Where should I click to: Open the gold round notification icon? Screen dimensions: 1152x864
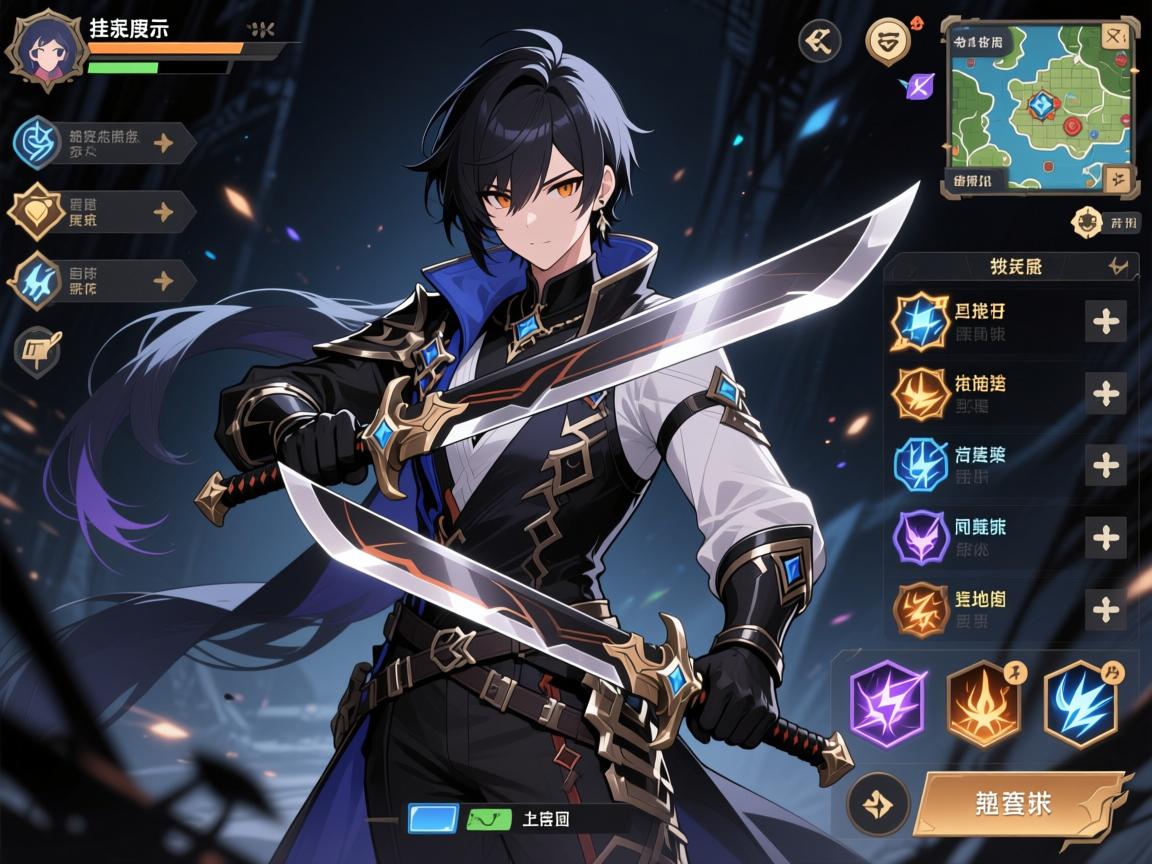[886, 42]
